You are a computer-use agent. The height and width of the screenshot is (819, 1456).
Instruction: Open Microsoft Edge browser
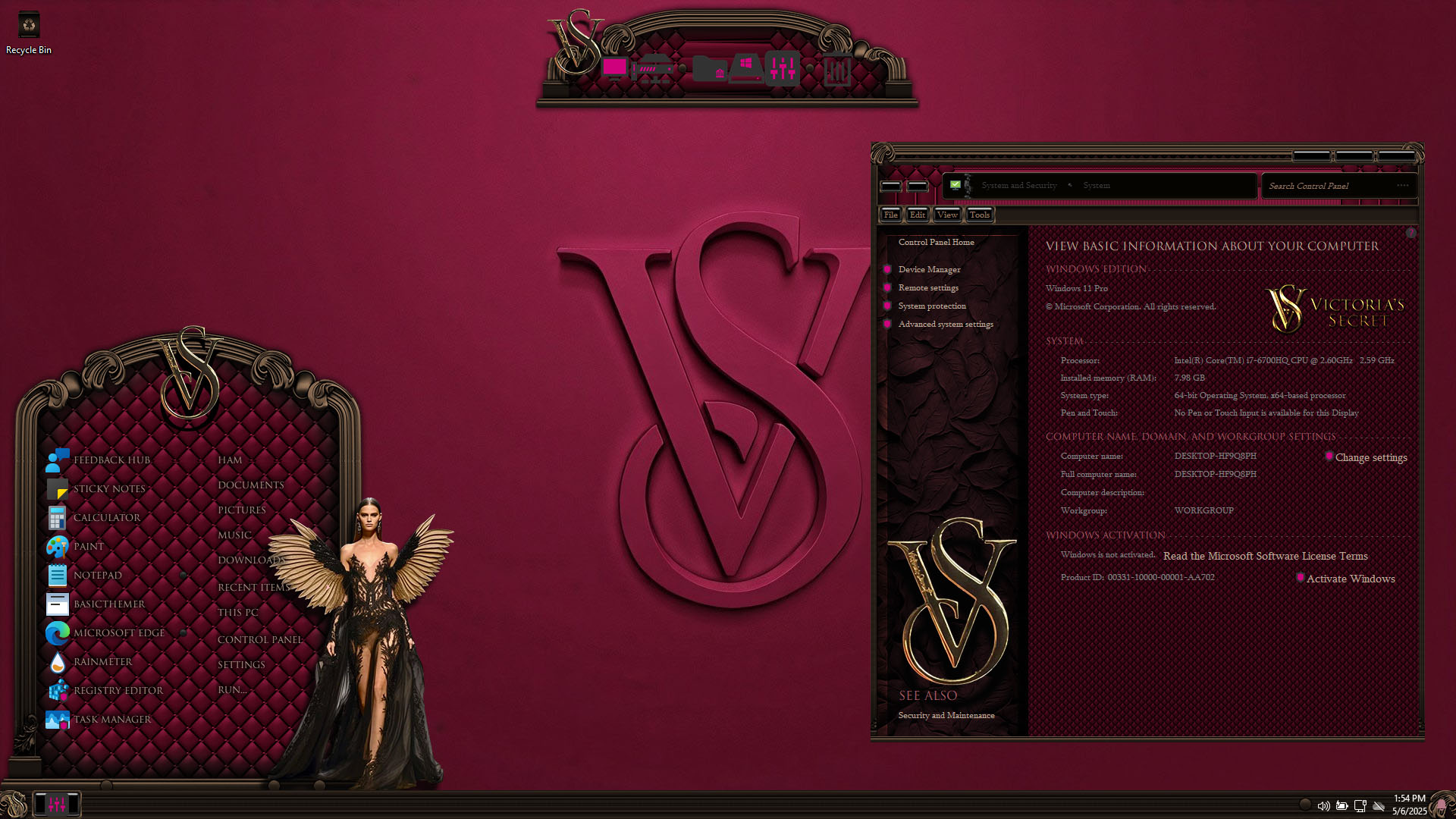(118, 633)
